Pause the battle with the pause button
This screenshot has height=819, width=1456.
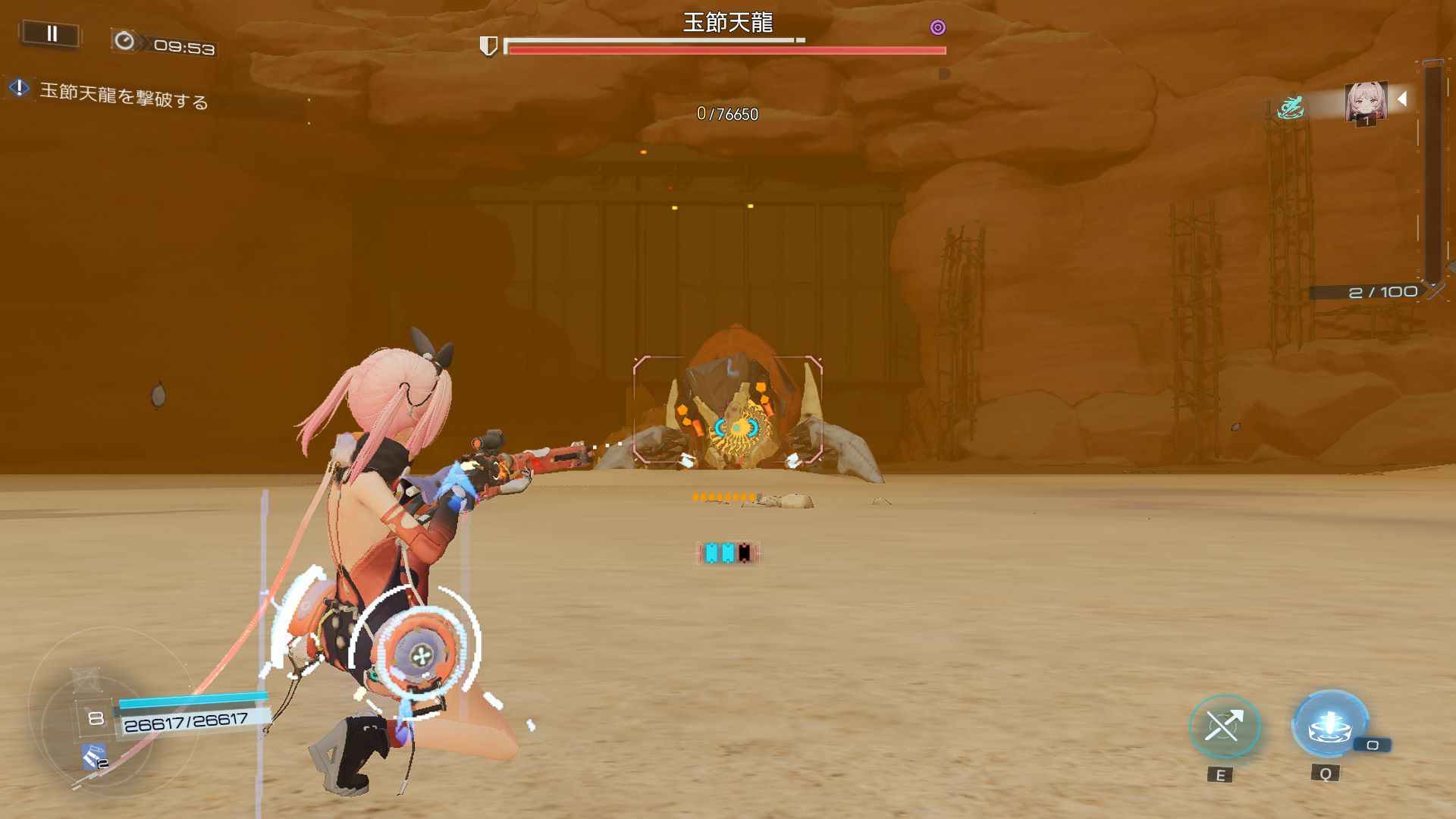click(52, 34)
